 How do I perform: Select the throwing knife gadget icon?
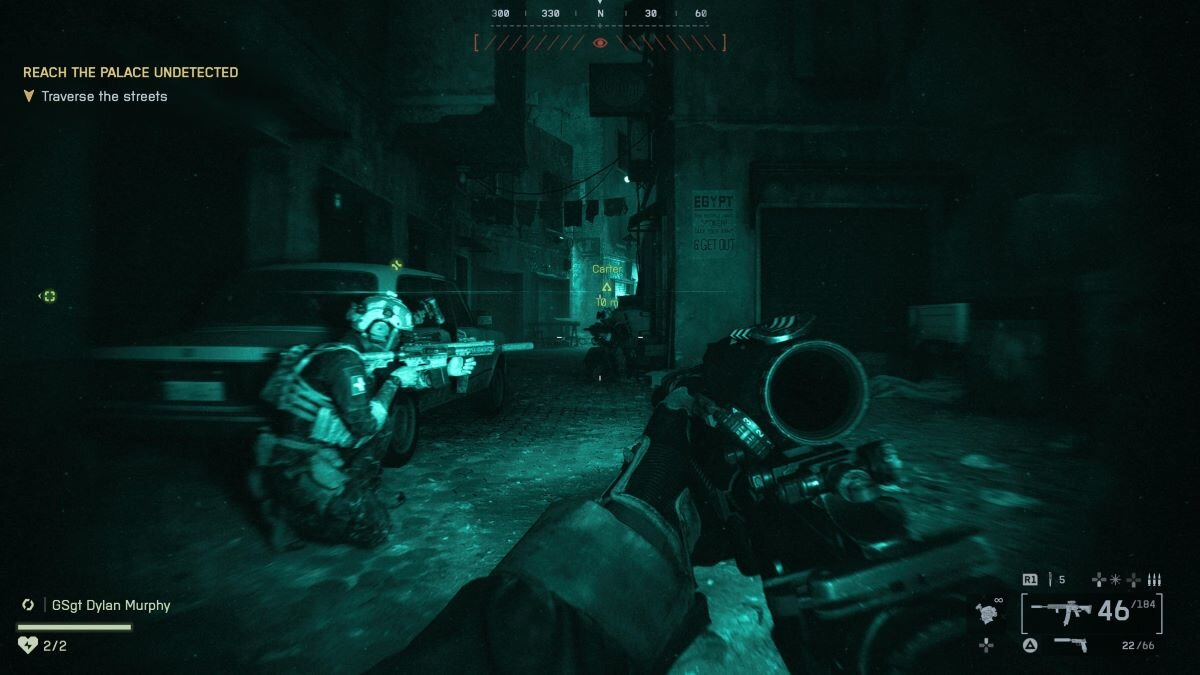1050,580
